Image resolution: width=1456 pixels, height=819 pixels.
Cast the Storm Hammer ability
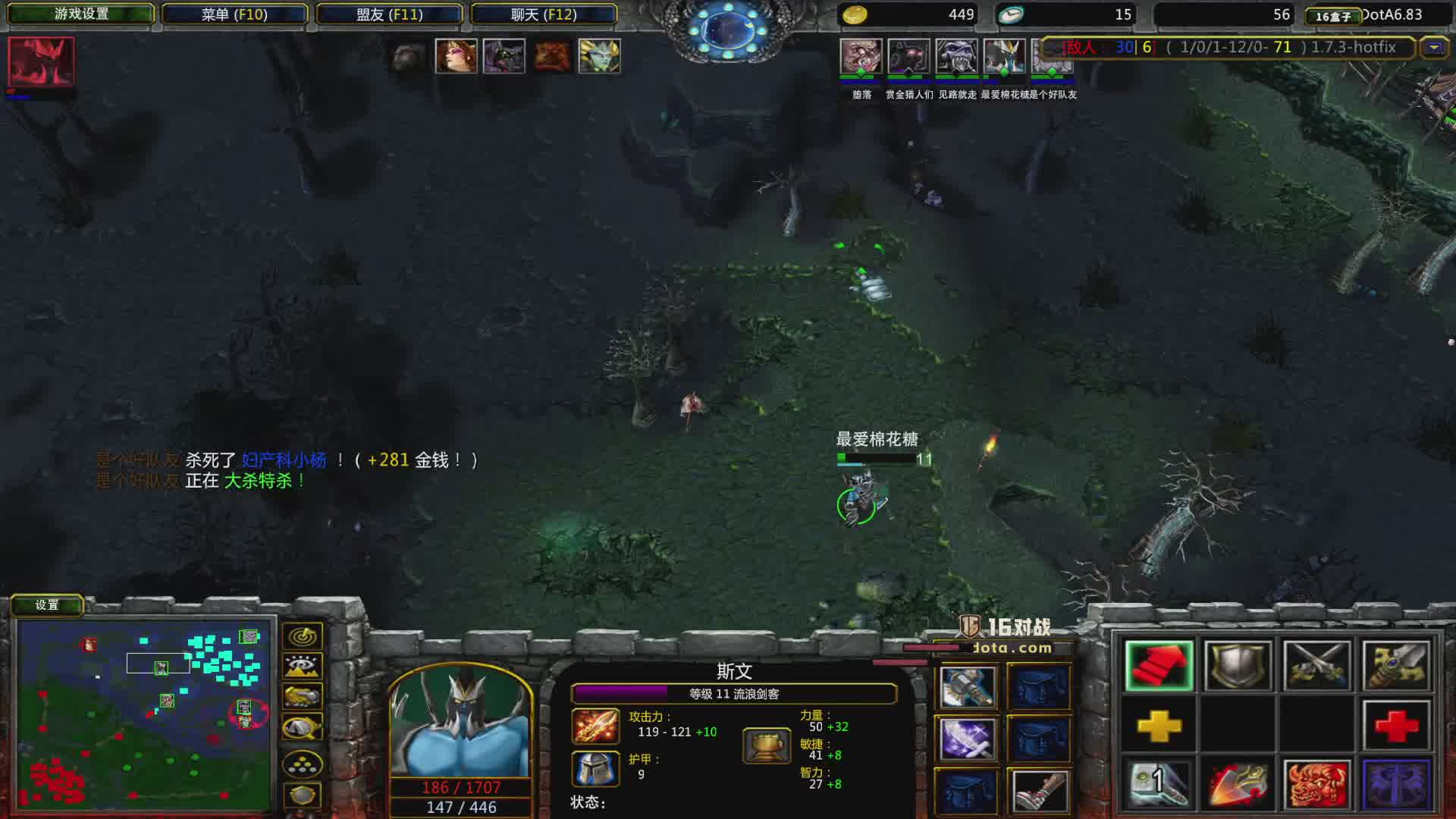click(1159, 784)
